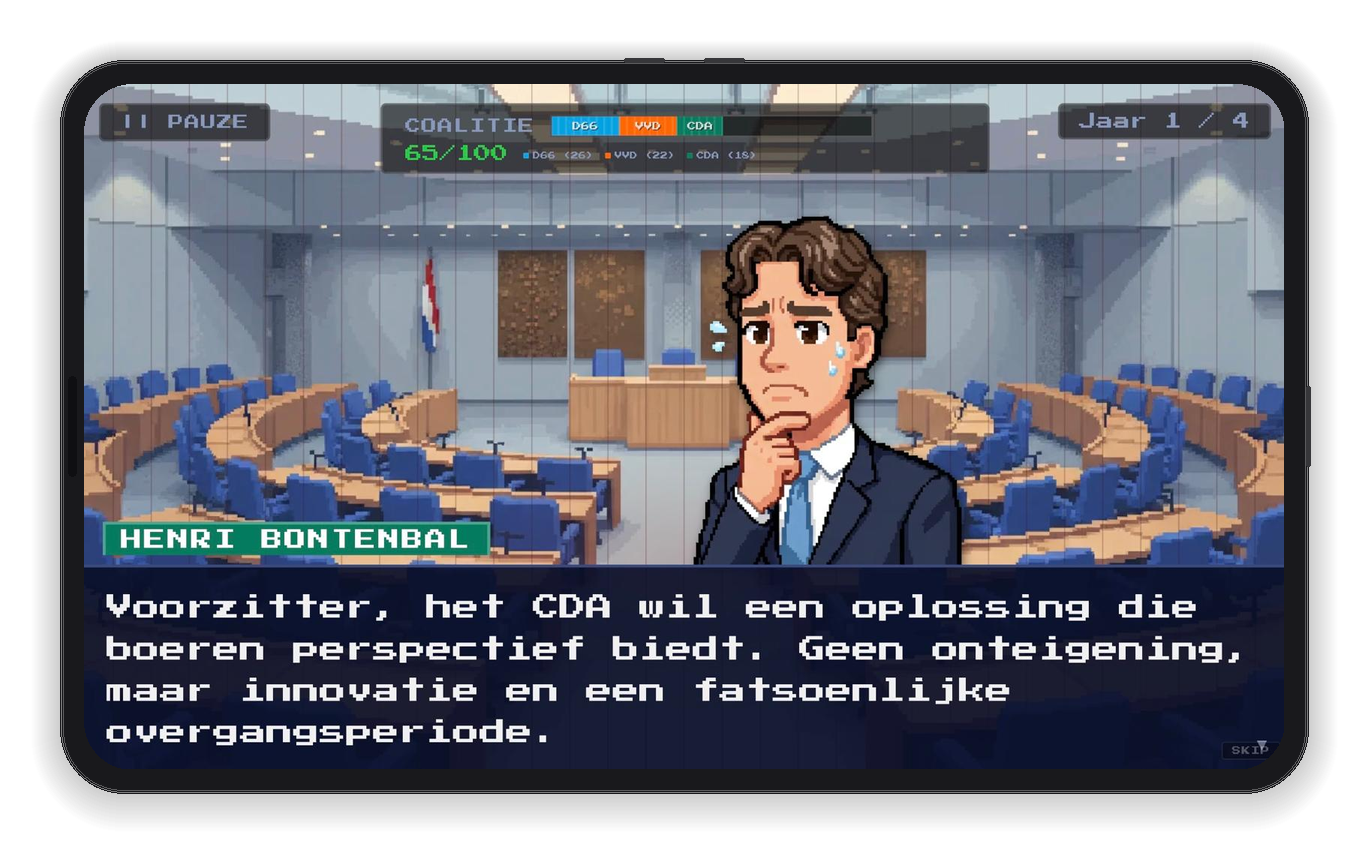Screen dimensions: 1368x853
Task: Skip the dialogue with the Skip button
Action: [1249, 749]
